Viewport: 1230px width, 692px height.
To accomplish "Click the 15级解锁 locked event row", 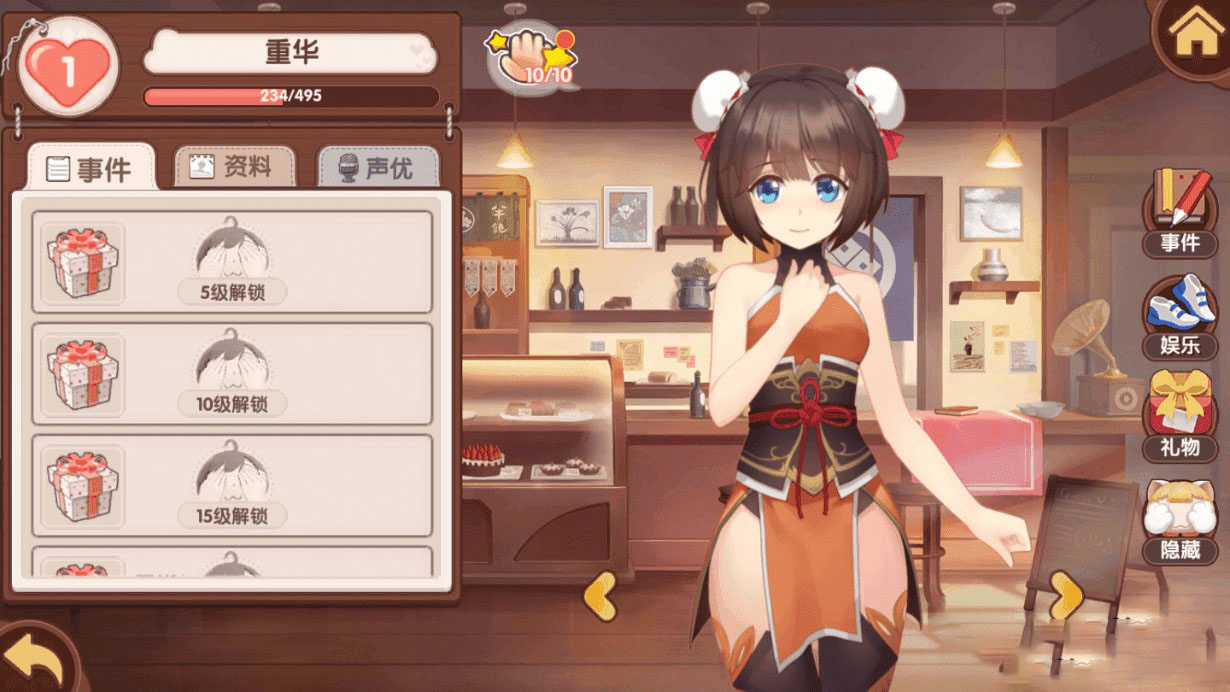I will coord(232,486).
